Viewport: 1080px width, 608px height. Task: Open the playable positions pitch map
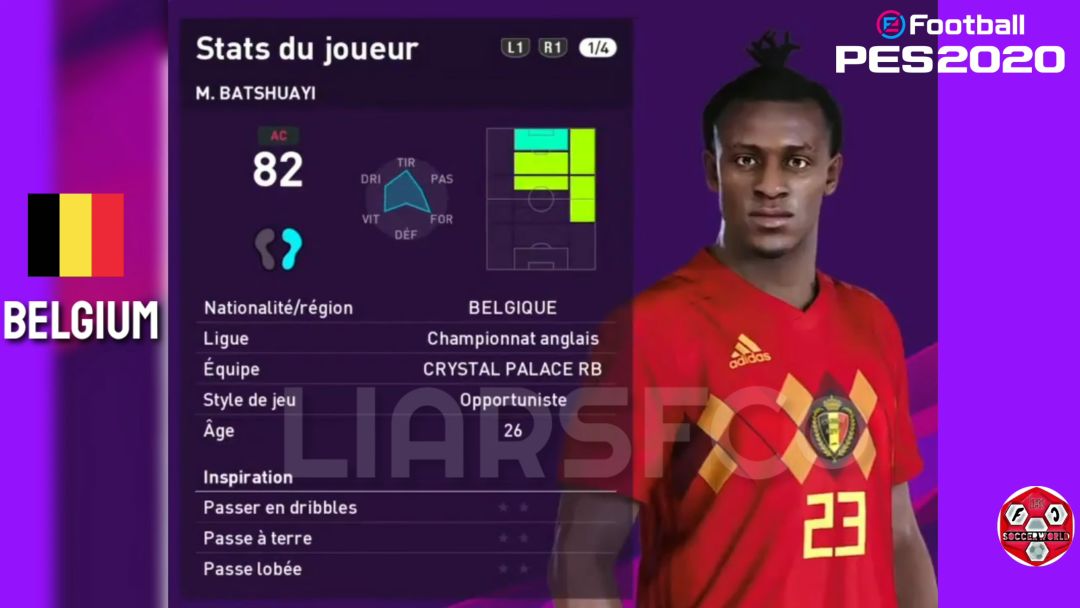(541, 198)
